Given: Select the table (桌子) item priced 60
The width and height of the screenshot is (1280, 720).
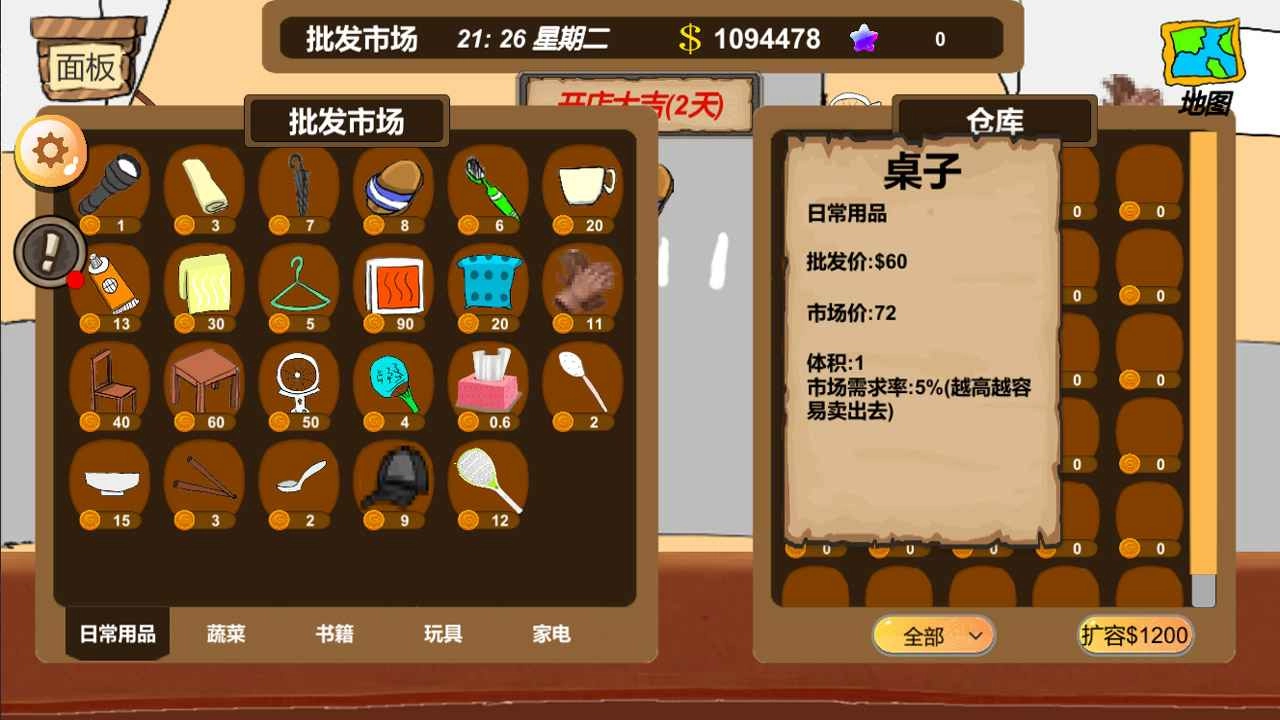Looking at the screenshot, I should 204,385.
